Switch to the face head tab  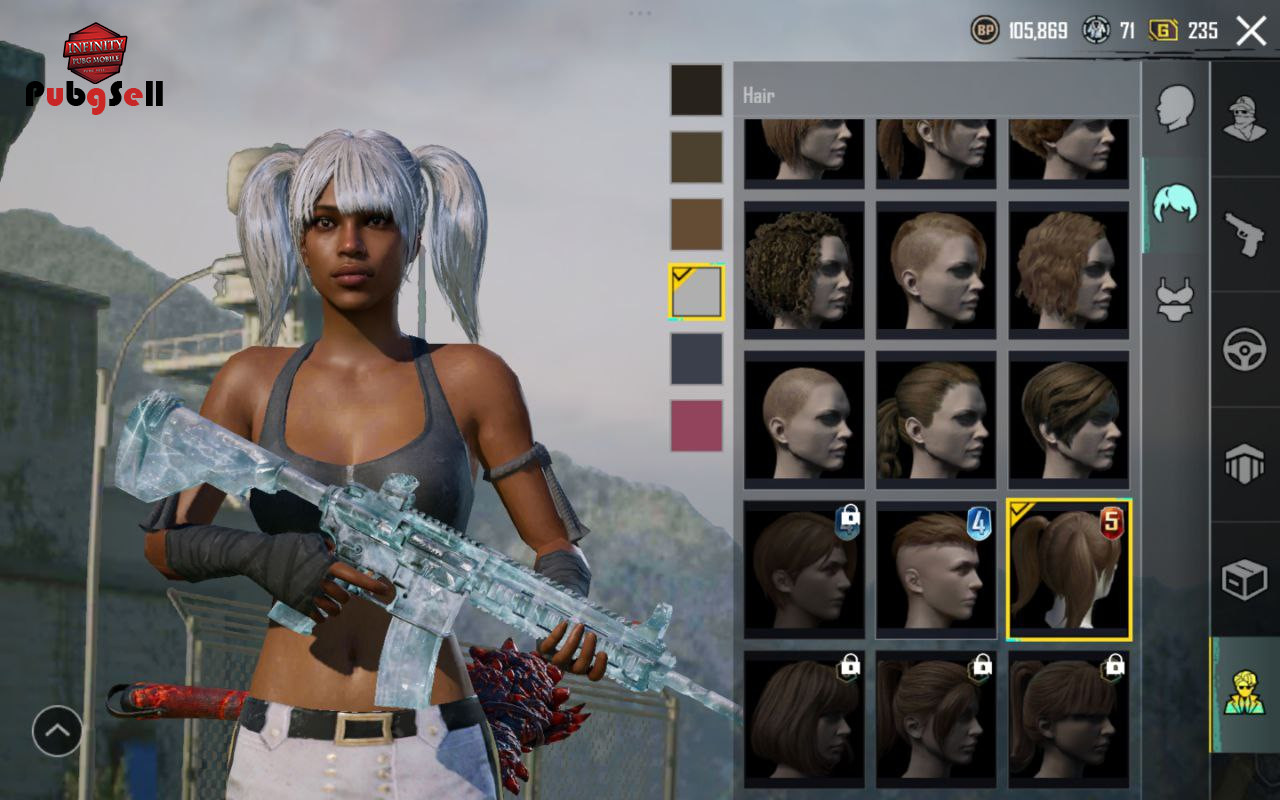(x=1175, y=108)
